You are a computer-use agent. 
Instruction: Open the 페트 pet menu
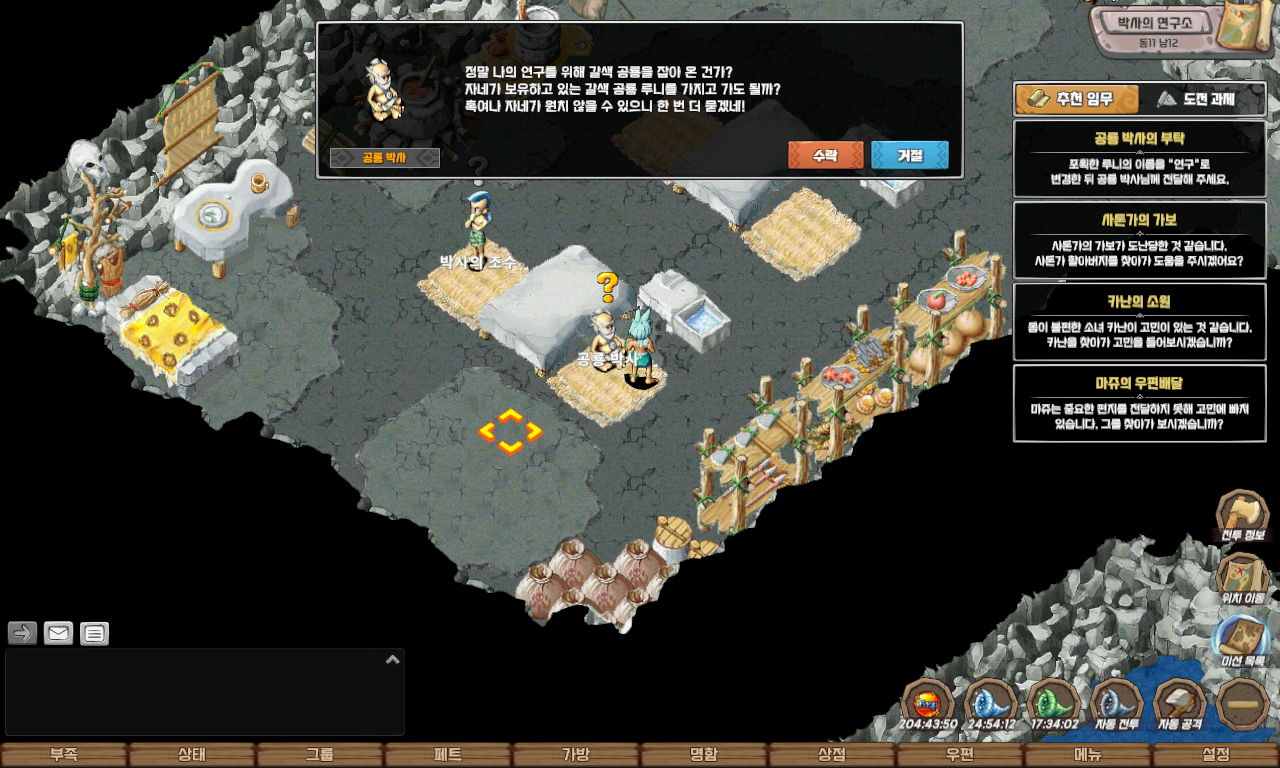coord(448,755)
